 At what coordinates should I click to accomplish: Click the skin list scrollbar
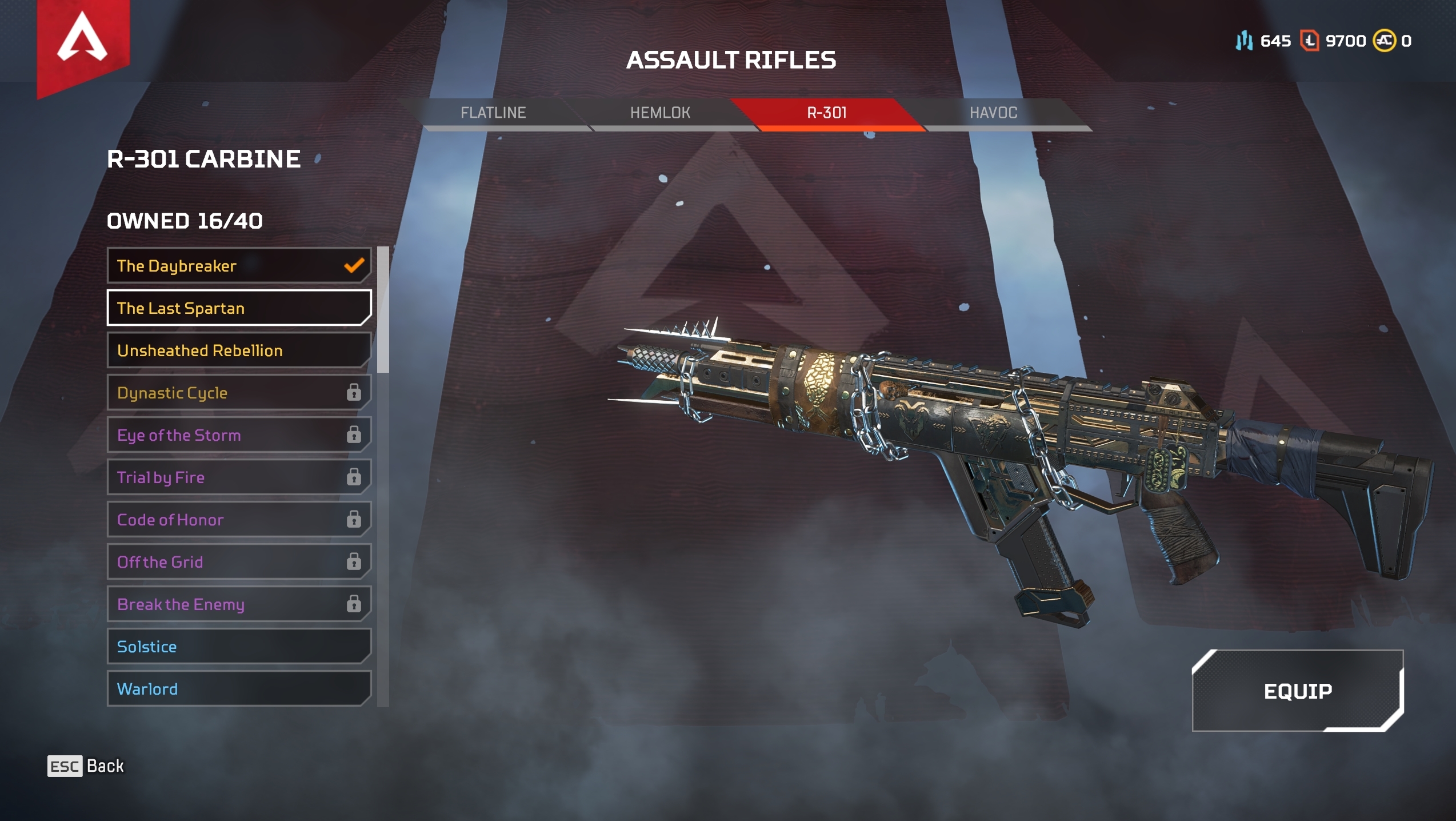383,310
